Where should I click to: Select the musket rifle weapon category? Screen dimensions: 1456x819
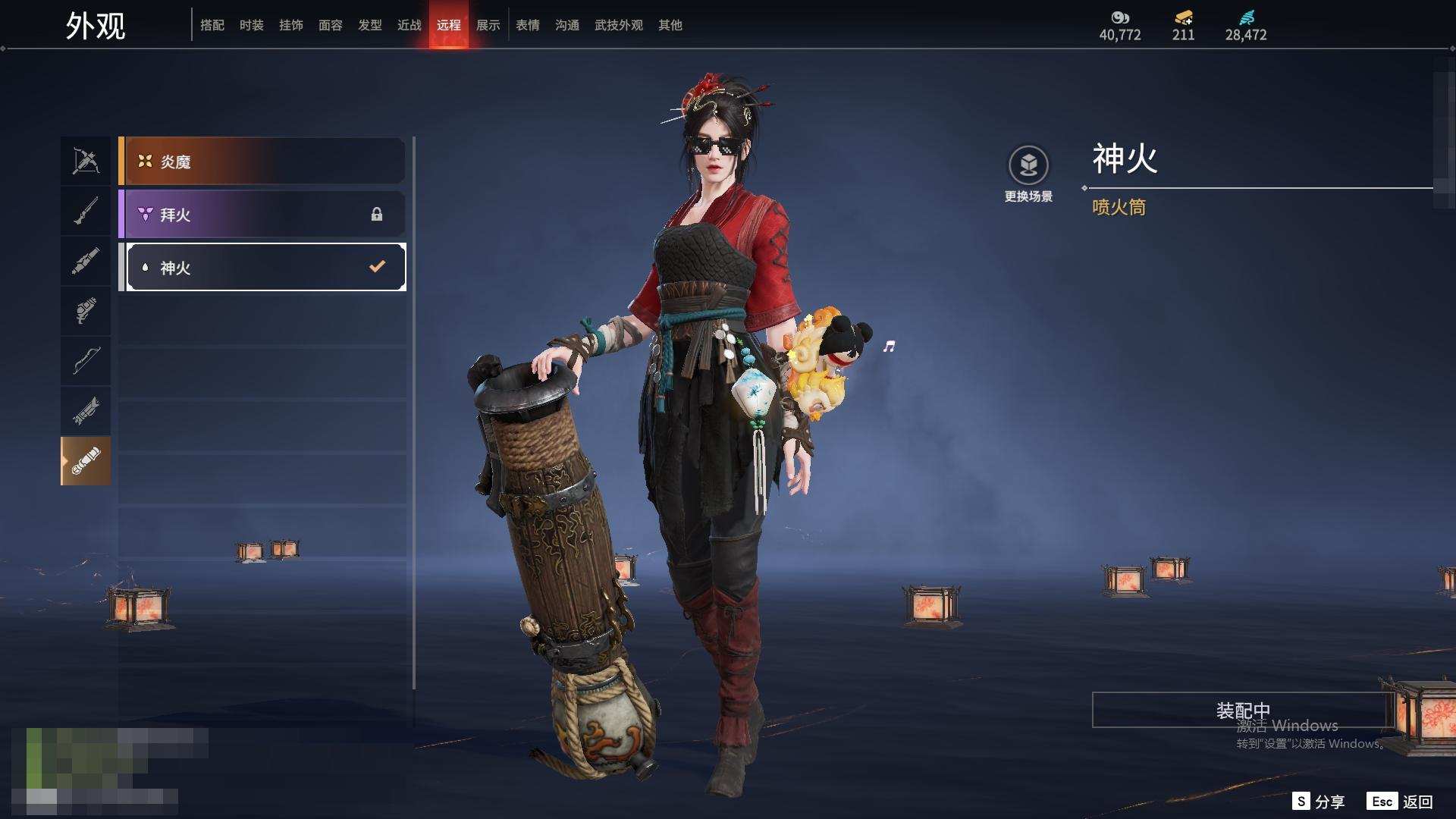(x=86, y=211)
